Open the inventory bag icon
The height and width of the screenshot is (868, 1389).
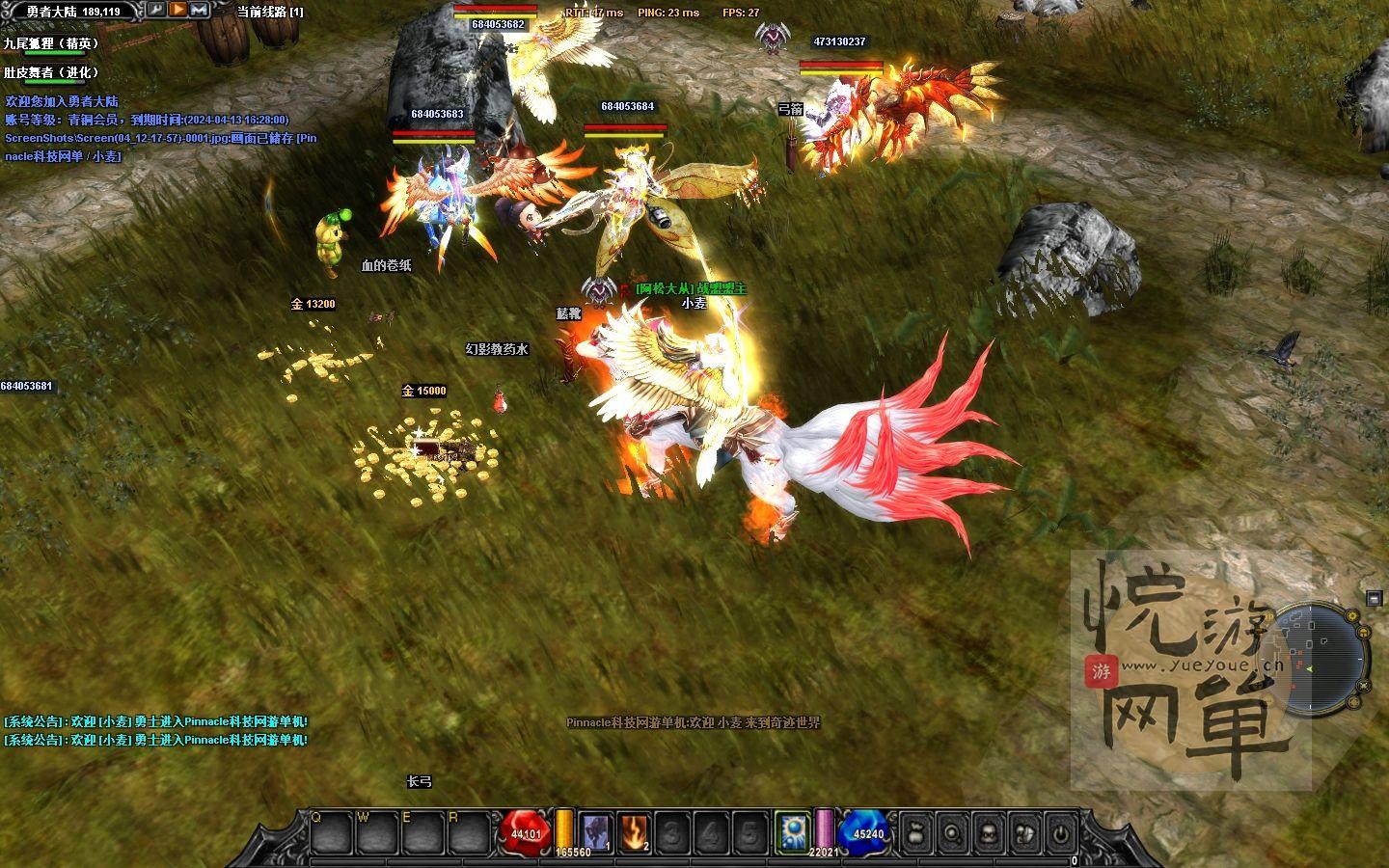click(x=916, y=832)
